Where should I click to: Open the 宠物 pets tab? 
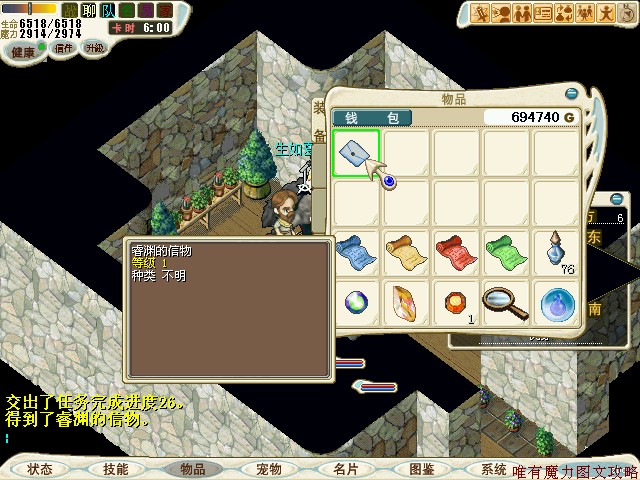pos(268,468)
